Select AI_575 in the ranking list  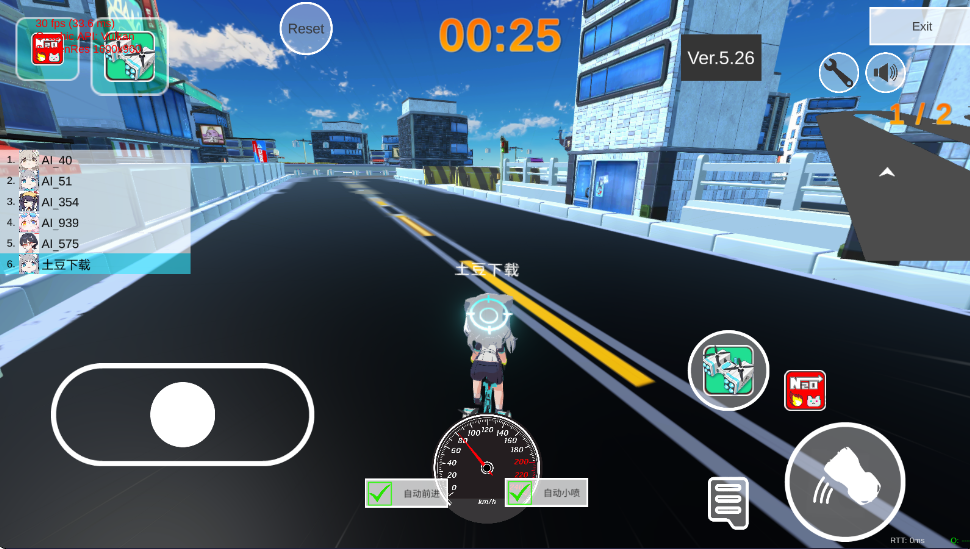tap(96, 244)
